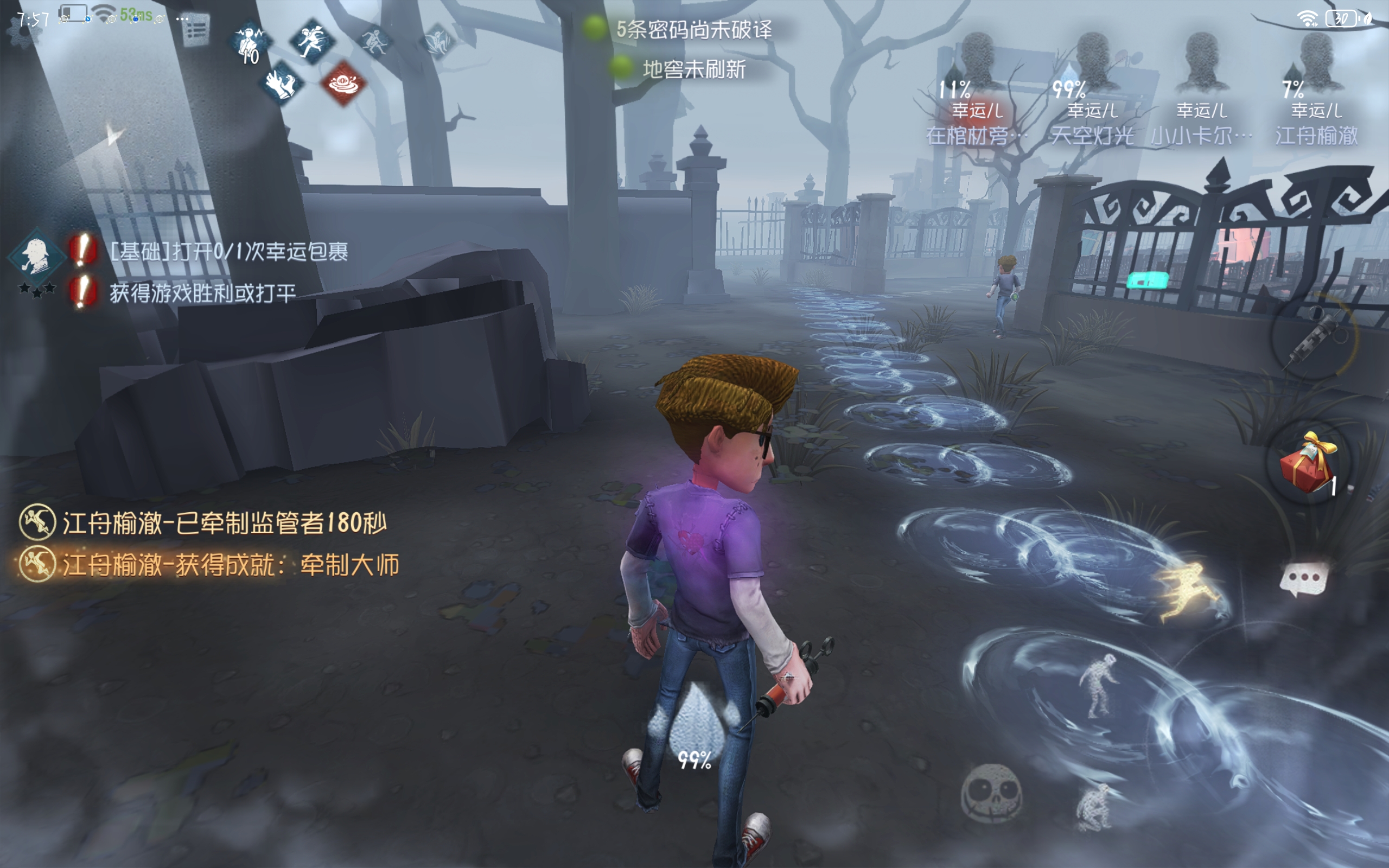This screenshot has width=1389, height=868.
Task: Open the detective quest tracker icon
Action: point(36,257)
